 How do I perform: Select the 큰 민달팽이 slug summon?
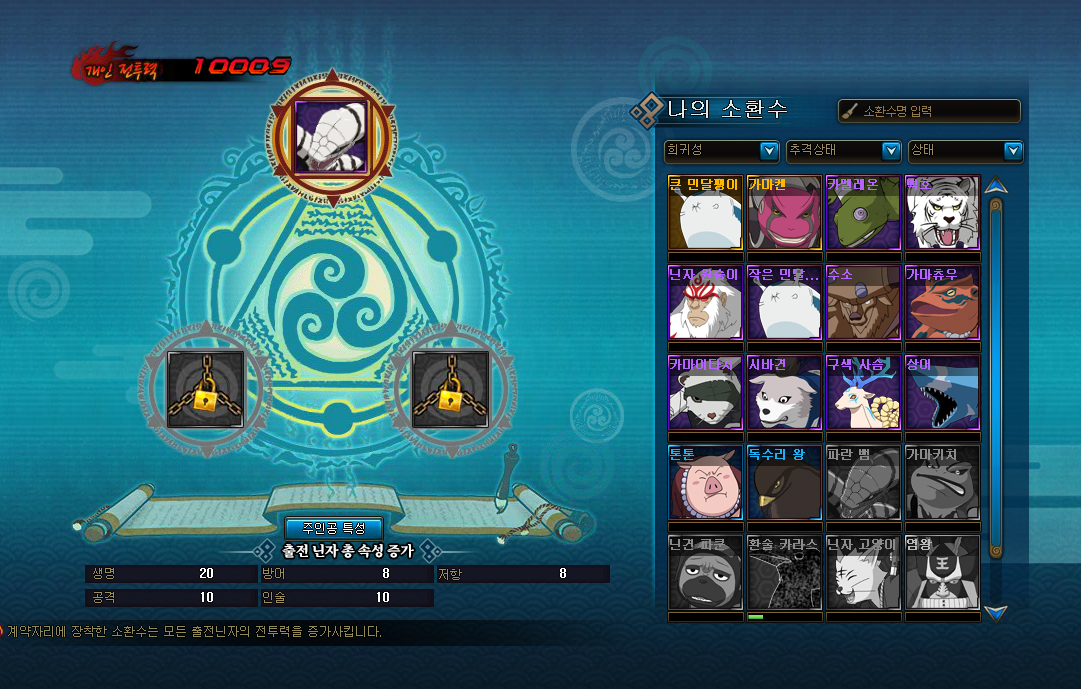coord(705,212)
